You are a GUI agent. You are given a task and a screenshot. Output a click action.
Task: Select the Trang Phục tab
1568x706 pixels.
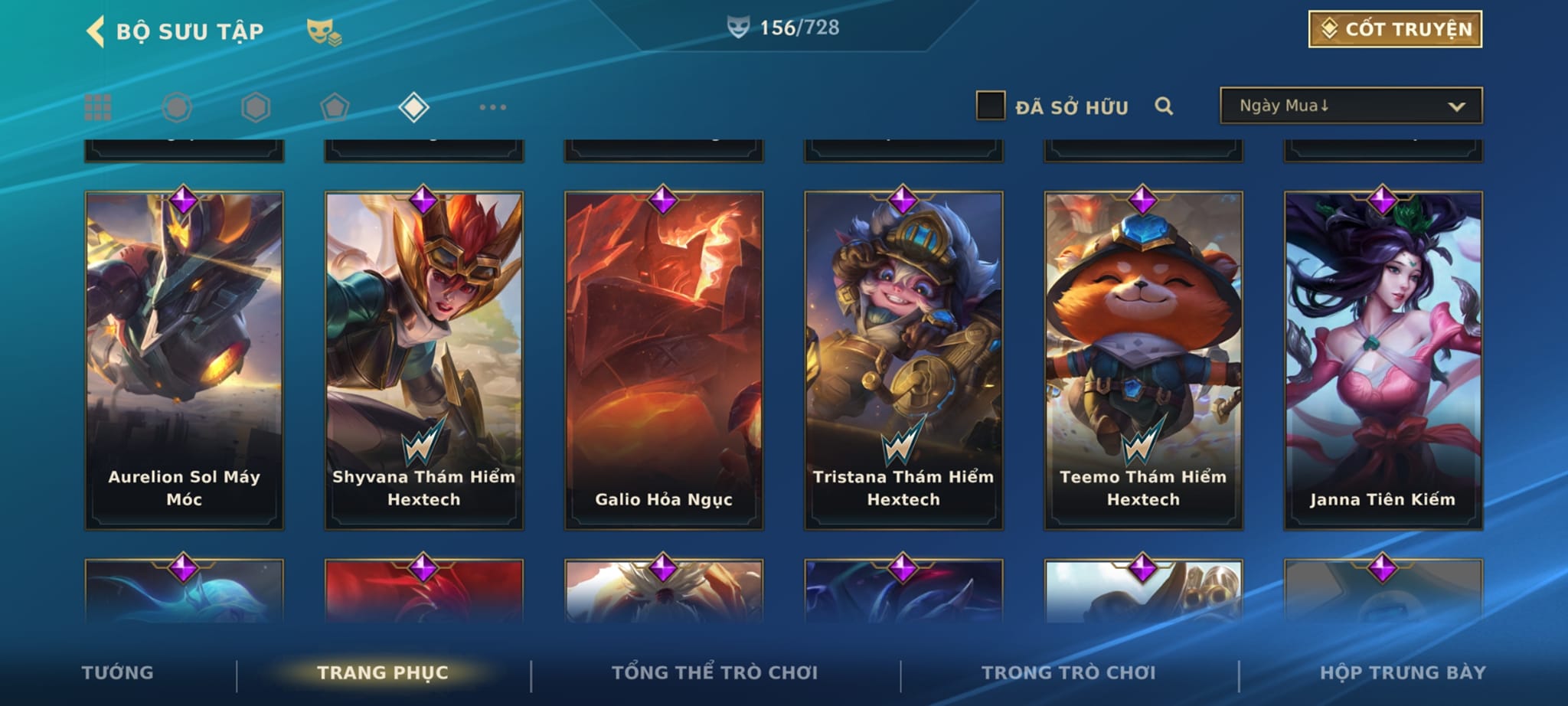383,672
